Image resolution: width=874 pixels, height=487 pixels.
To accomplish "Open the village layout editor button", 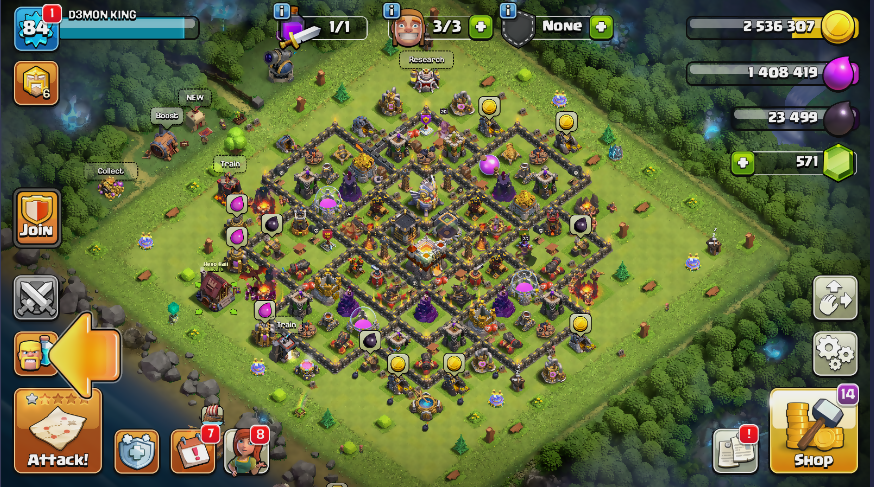I will pos(834,298).
